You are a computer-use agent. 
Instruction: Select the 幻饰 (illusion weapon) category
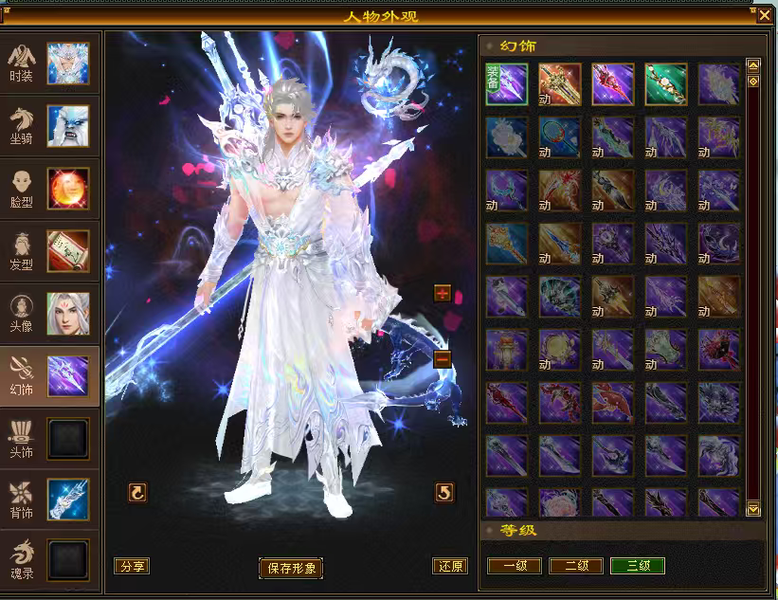click(50, 376)
